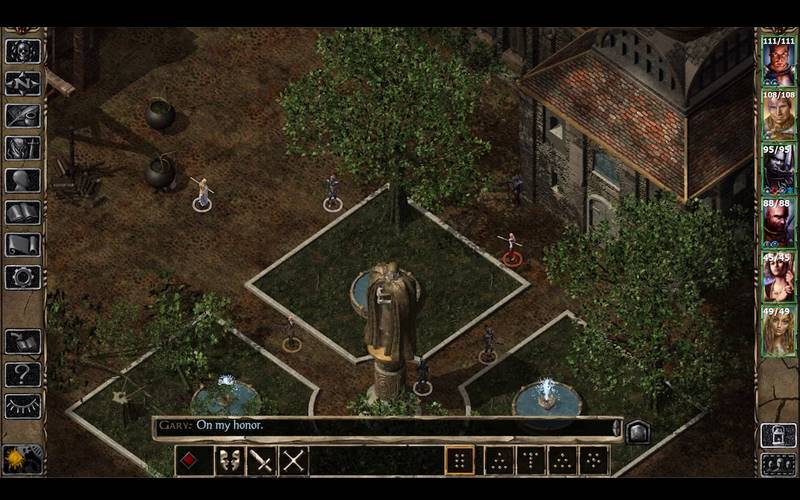800x500 pixels.
Task: Open the priest scroll icon
Action: coord(22,245)
